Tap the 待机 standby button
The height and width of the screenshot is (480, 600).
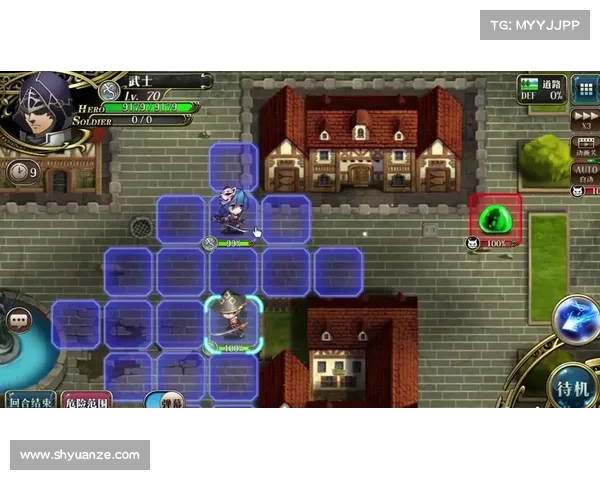(x=573, y=386)
